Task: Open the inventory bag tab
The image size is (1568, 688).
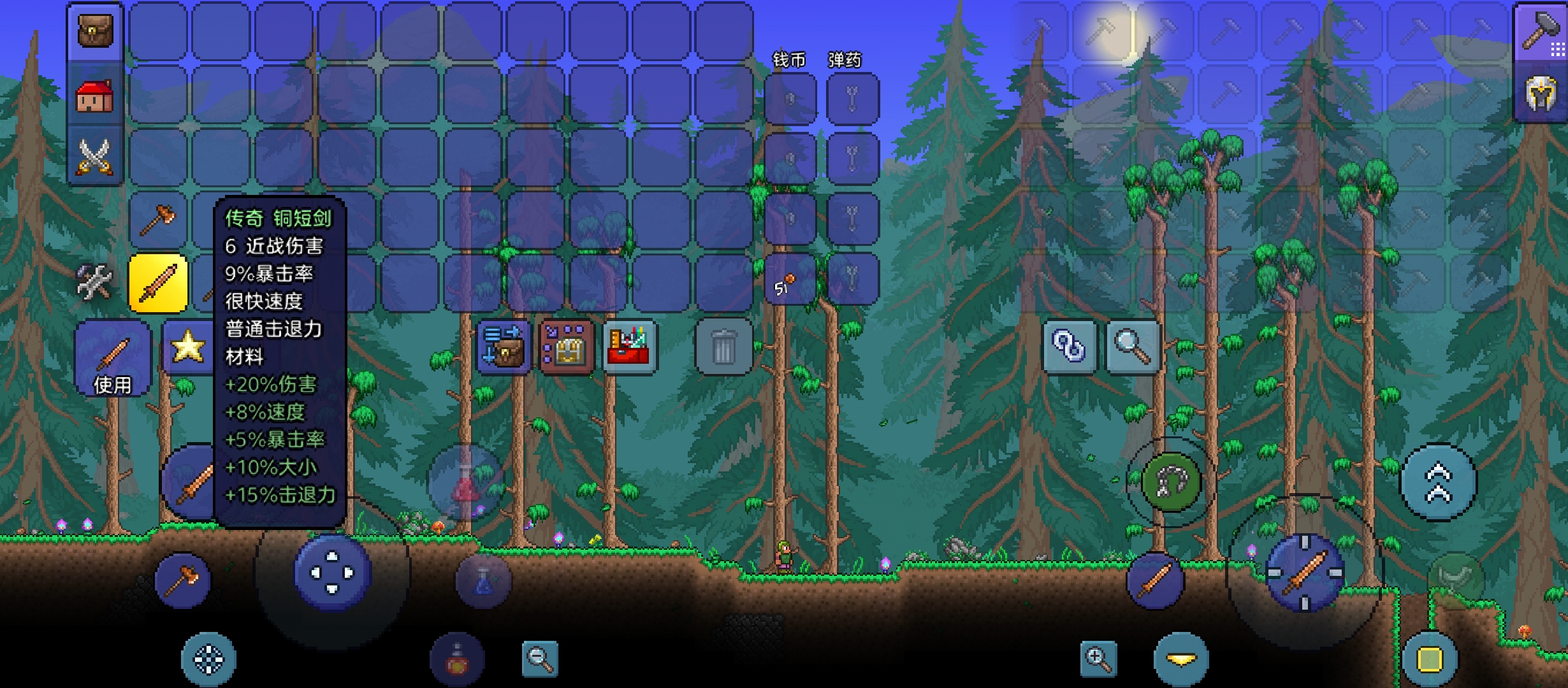Action: pyautogui.click(x=95, y=32)
